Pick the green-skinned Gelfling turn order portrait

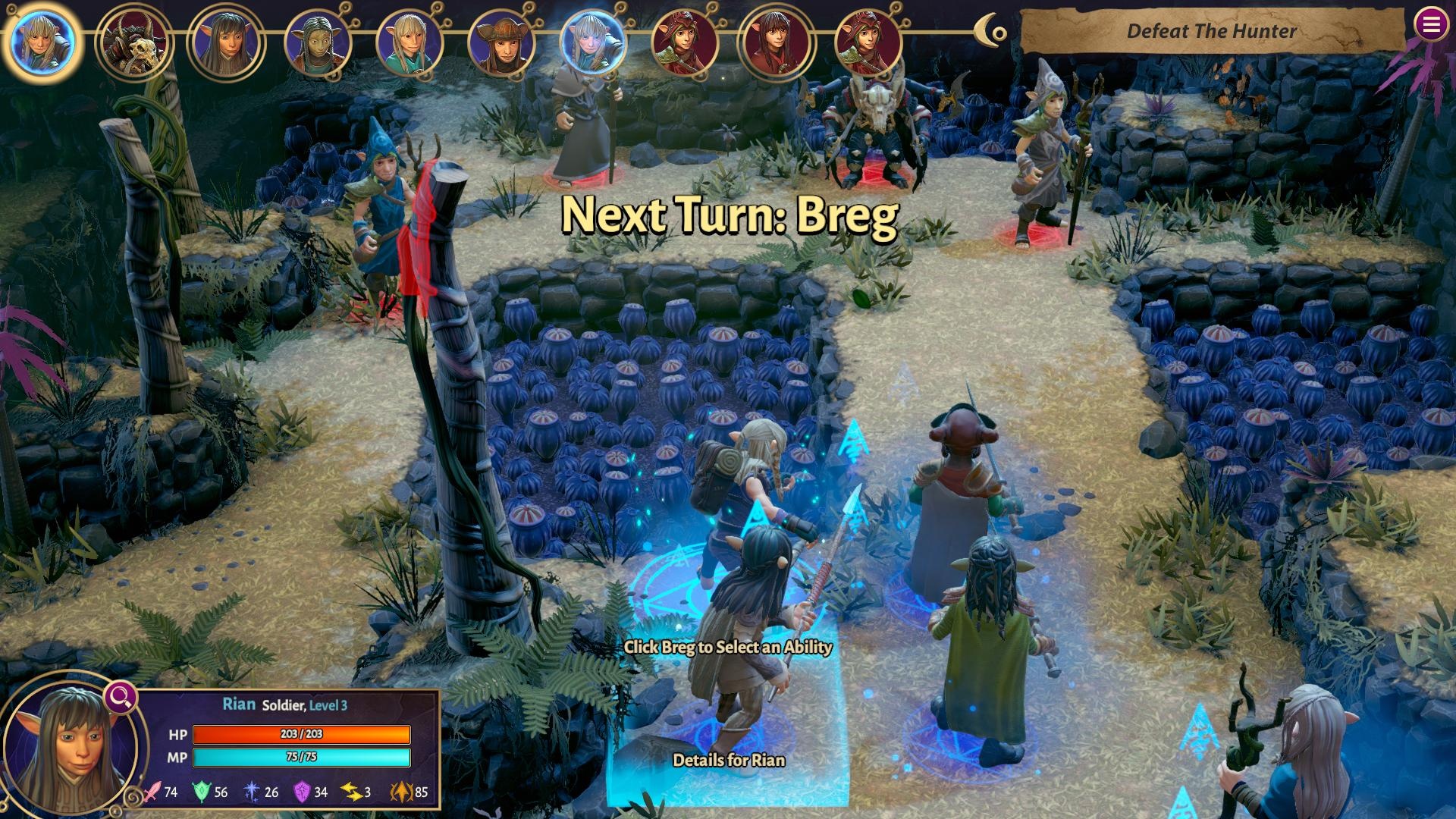318,42
